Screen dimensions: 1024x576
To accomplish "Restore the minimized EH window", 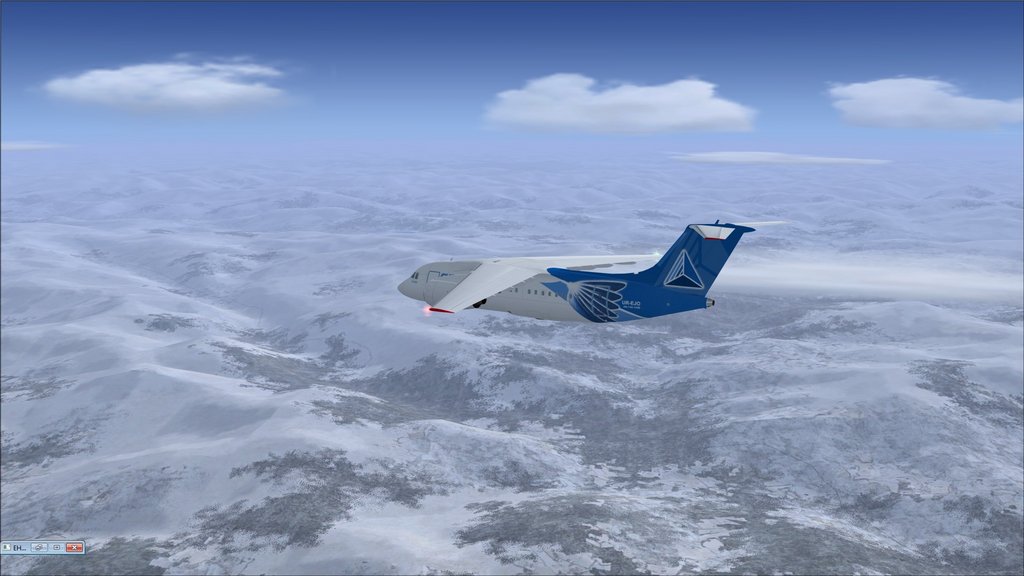I will coord(40,548).
